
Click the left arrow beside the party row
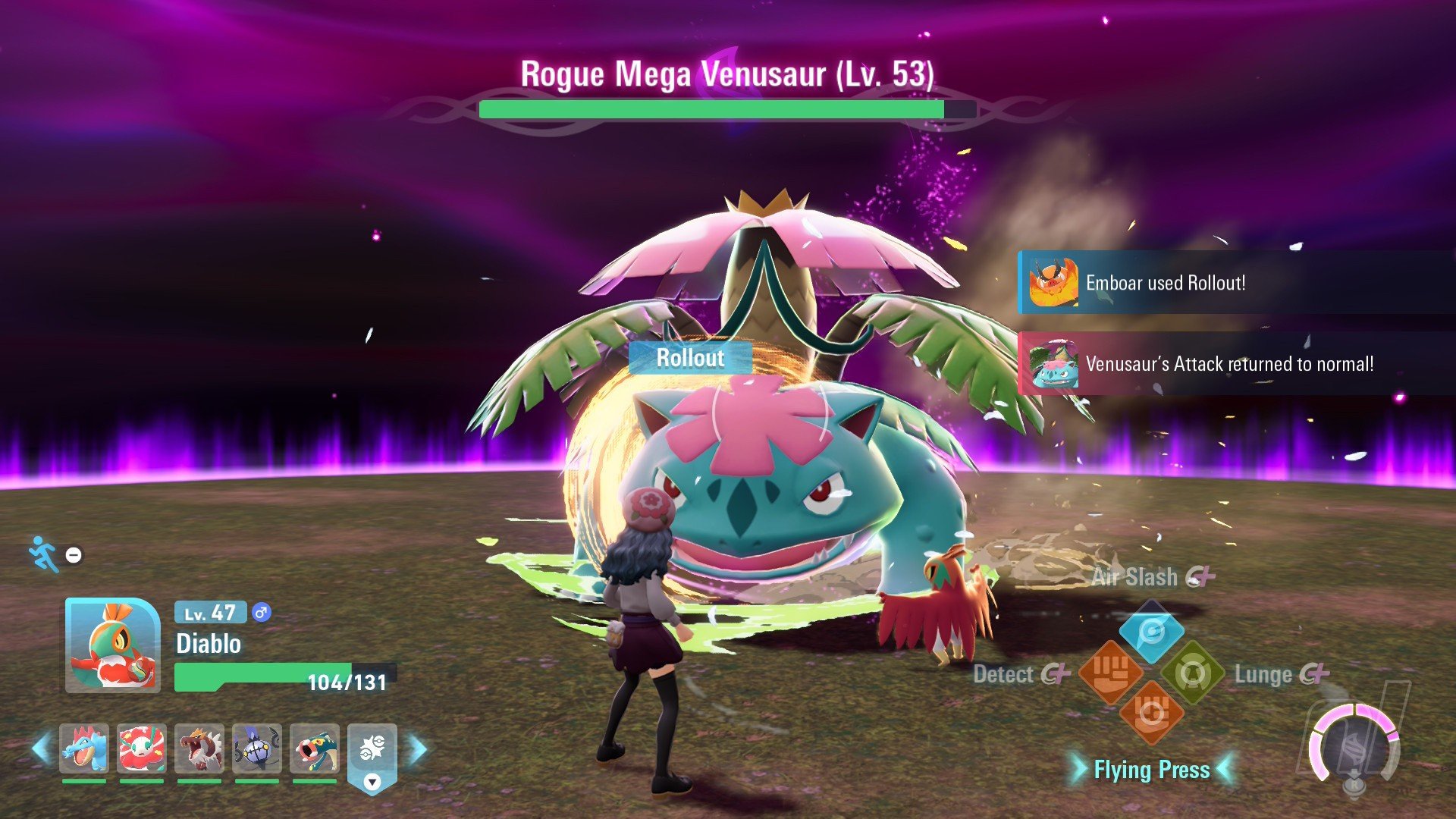coord(41,749)
